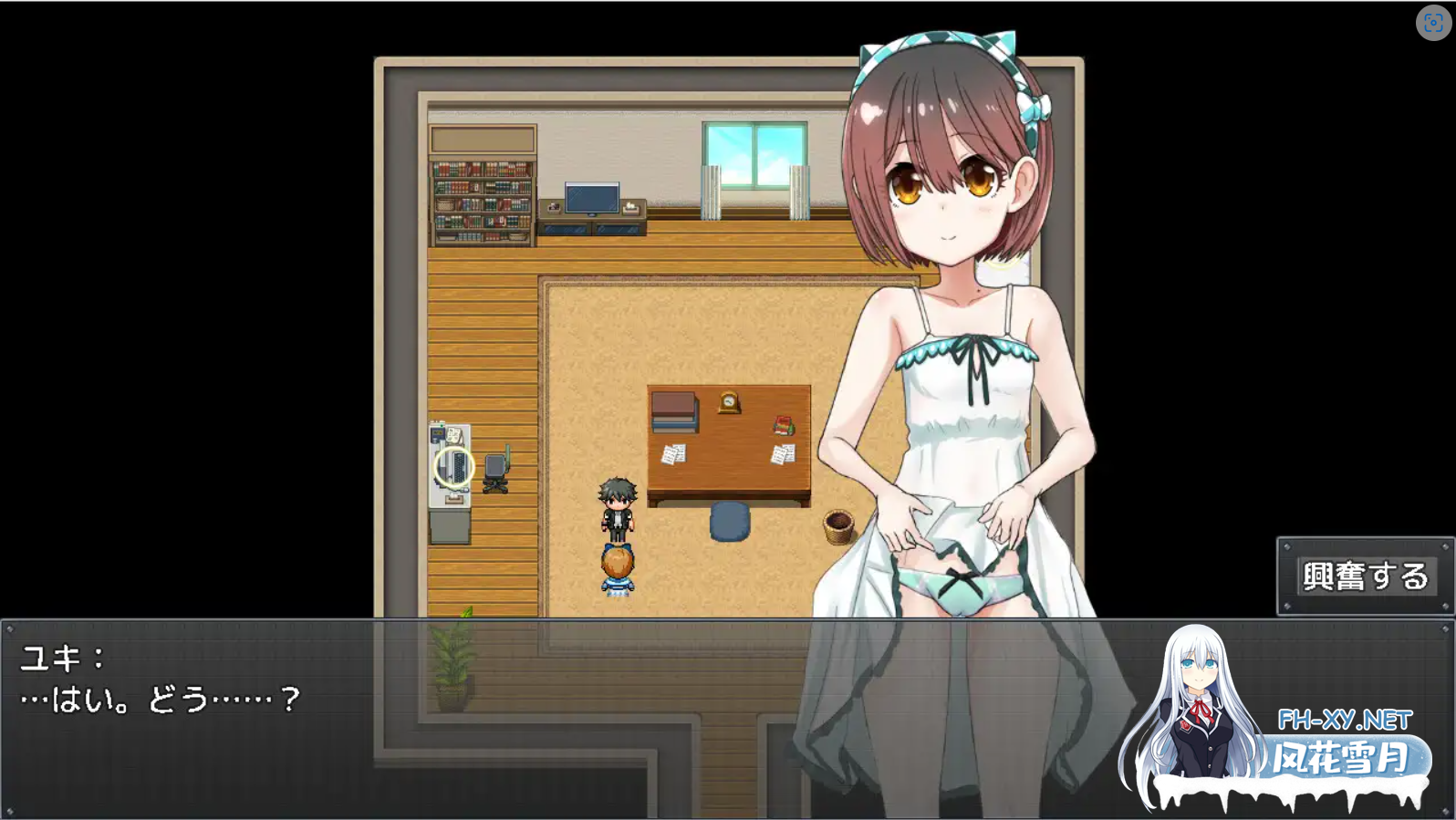This screenshot has width=1456, height=820.
Task: Click the white-haired anime girl watermark
Action: (x=1195, y=702)
